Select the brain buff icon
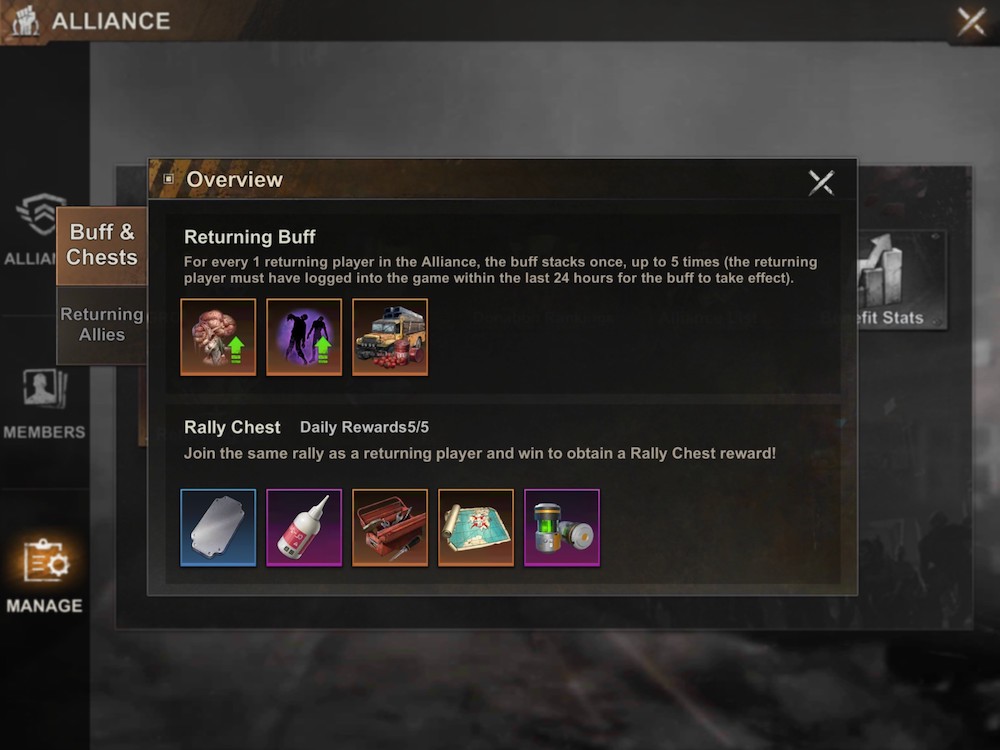This screenshot has height=750, width=1000. coord(218,337)
